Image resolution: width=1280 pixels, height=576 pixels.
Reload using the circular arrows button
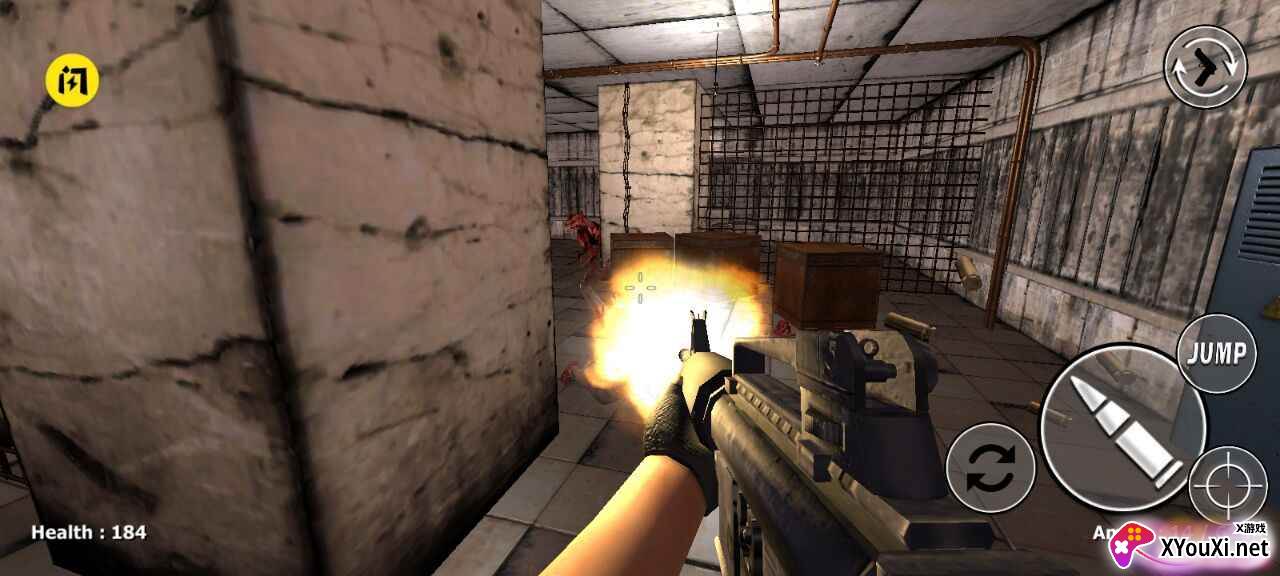[990, 468]
